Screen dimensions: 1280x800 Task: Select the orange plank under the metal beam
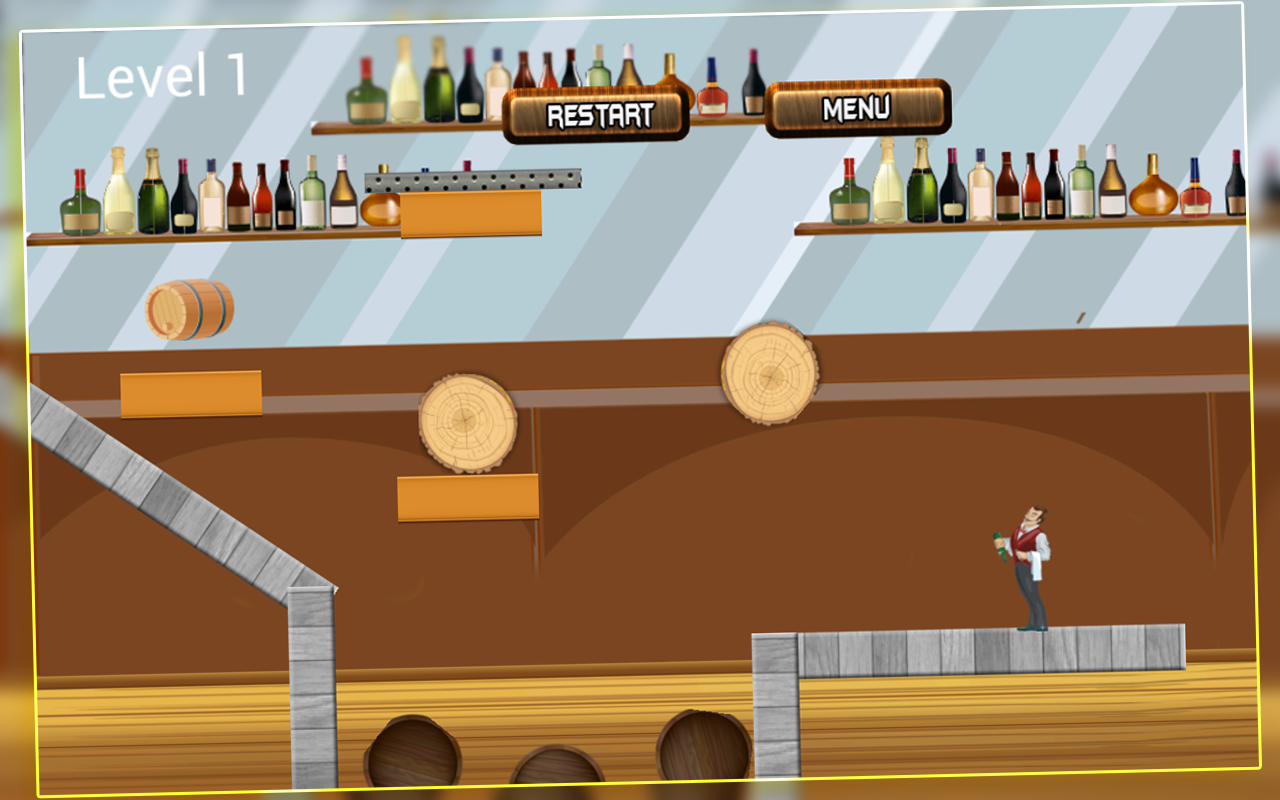[x=470, y=215]
